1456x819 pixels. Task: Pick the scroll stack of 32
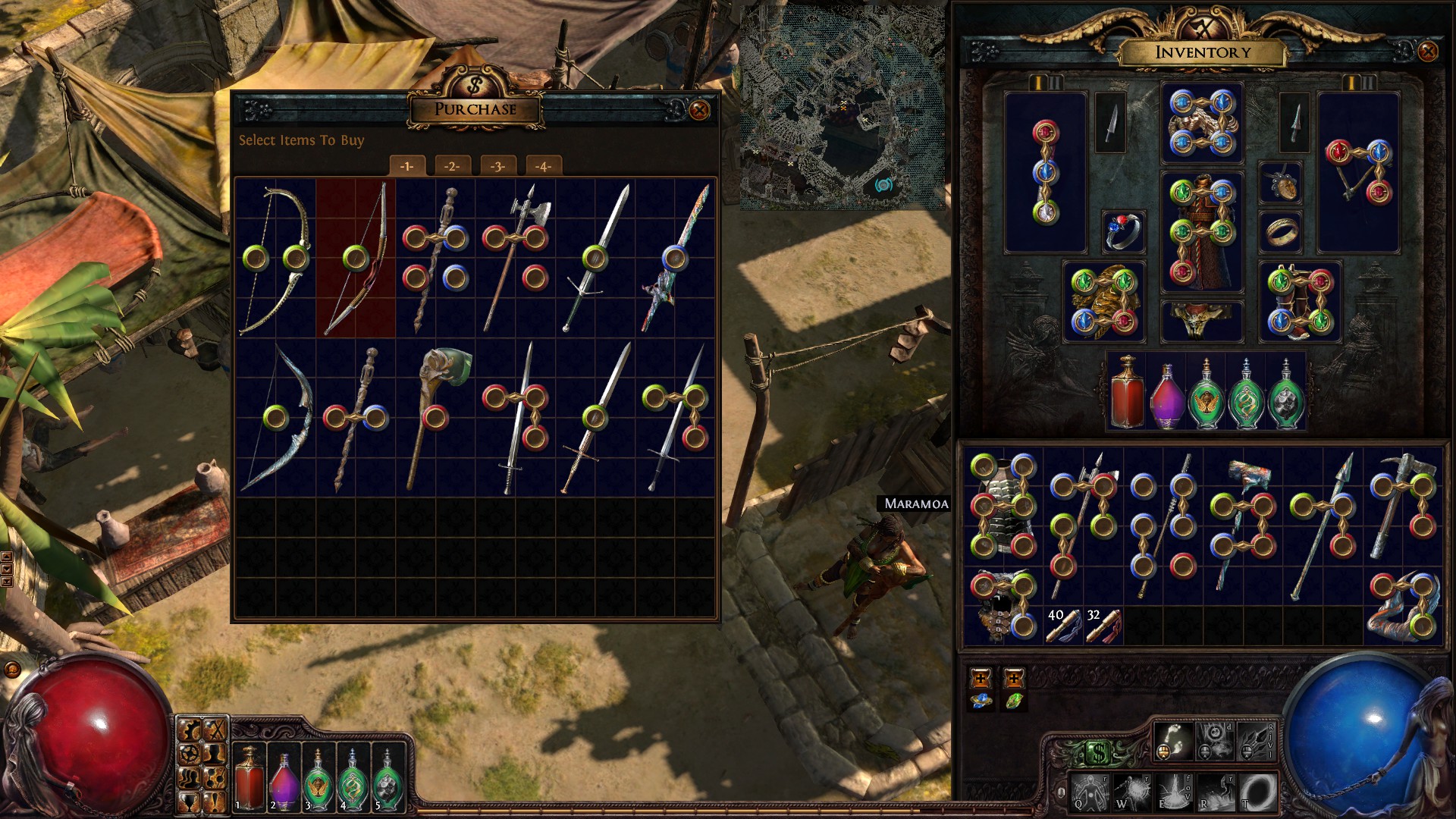tap(1103, 626)
